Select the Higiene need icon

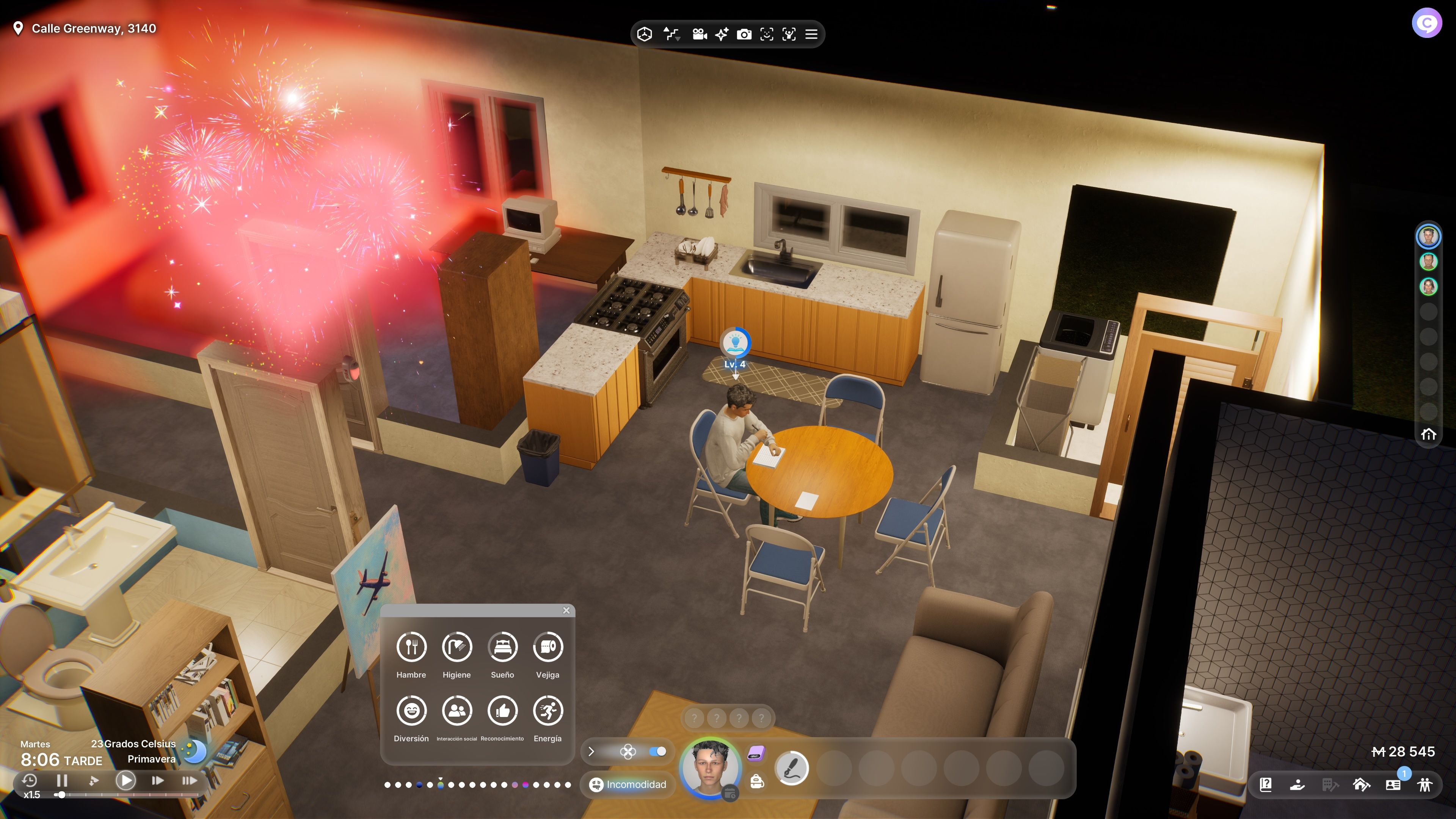click(457, 646)
